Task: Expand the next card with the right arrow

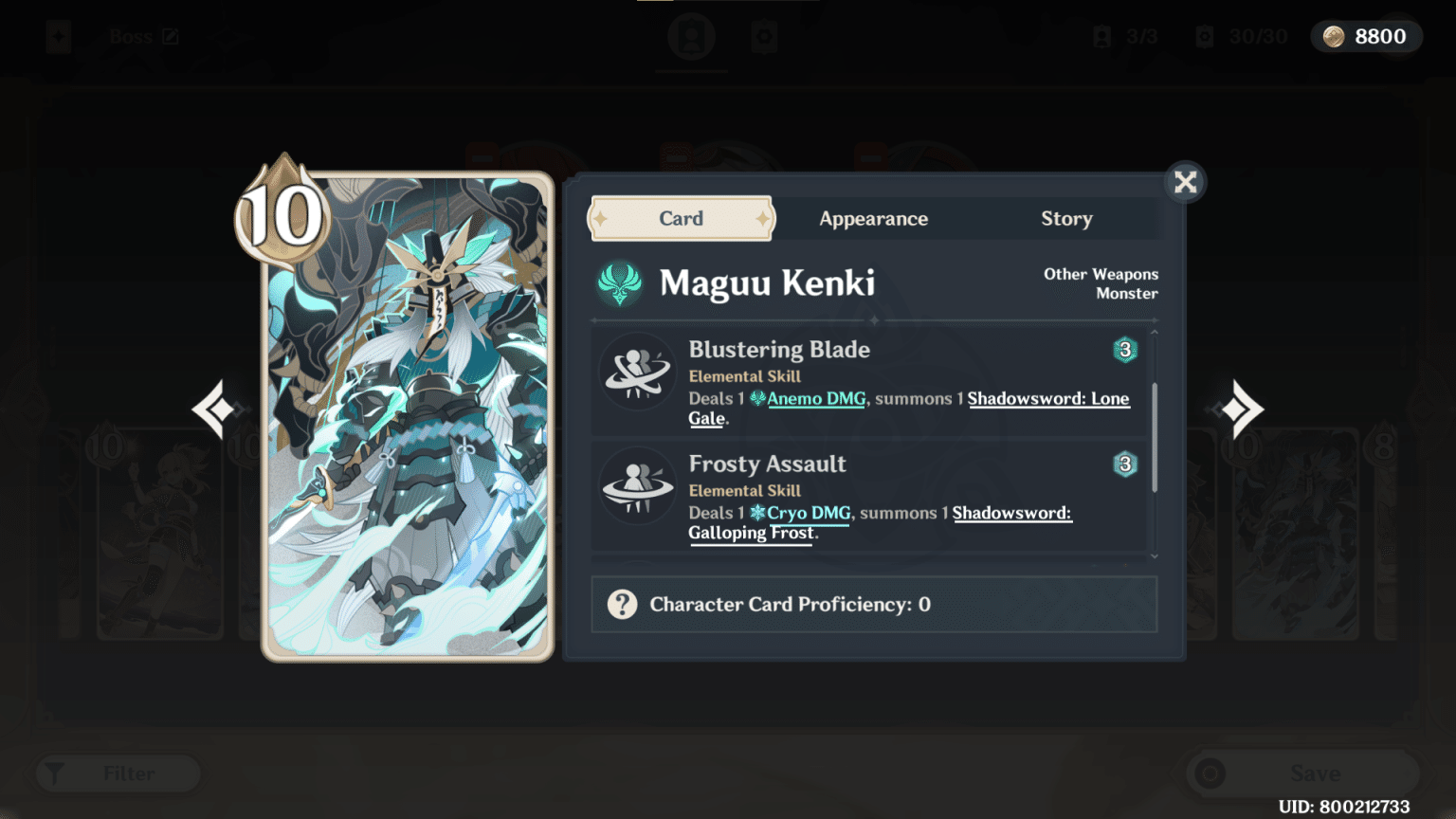Action: coord(1242,409)
